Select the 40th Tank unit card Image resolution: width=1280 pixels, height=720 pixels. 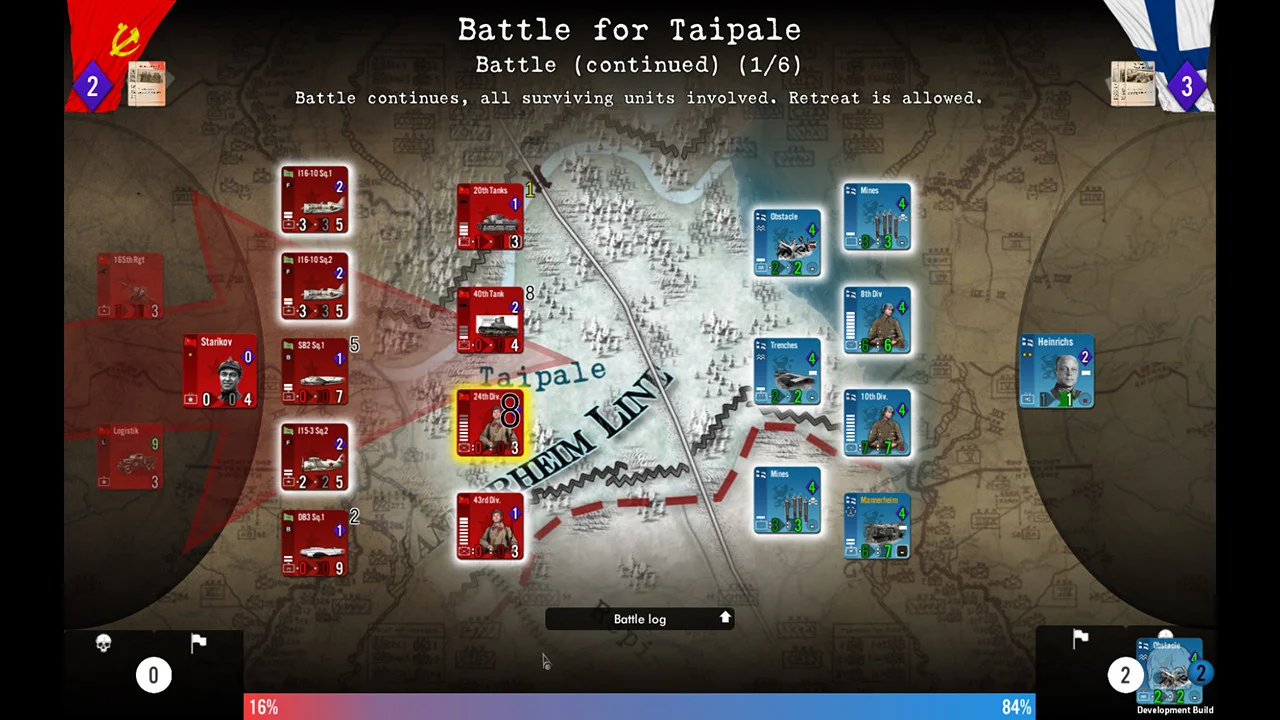[489, 320]
